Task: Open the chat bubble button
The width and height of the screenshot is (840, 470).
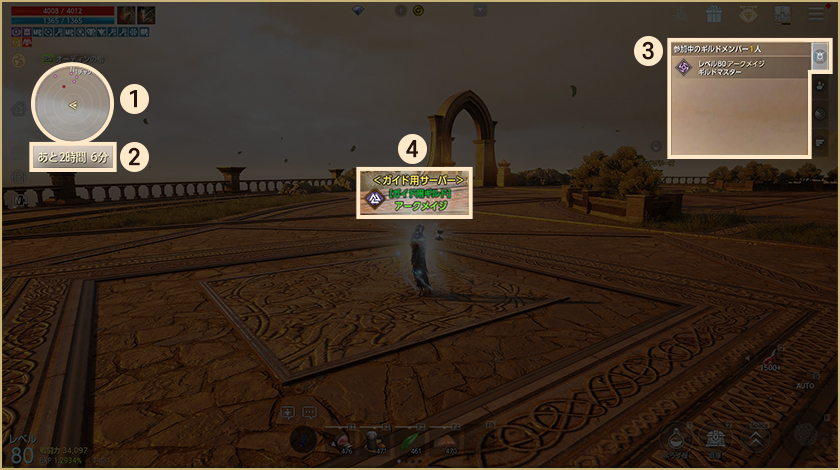Action: coord(309,411)
